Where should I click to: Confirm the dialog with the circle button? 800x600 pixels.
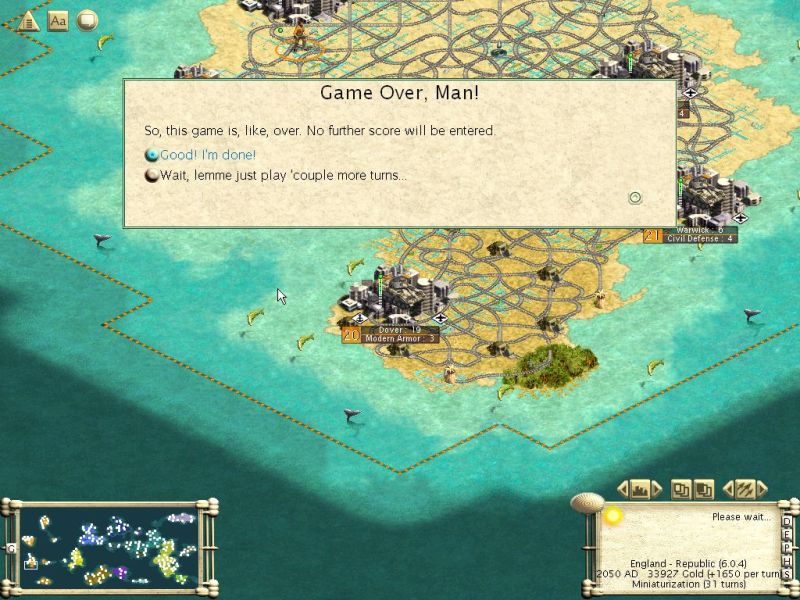[x=634, y=198]
